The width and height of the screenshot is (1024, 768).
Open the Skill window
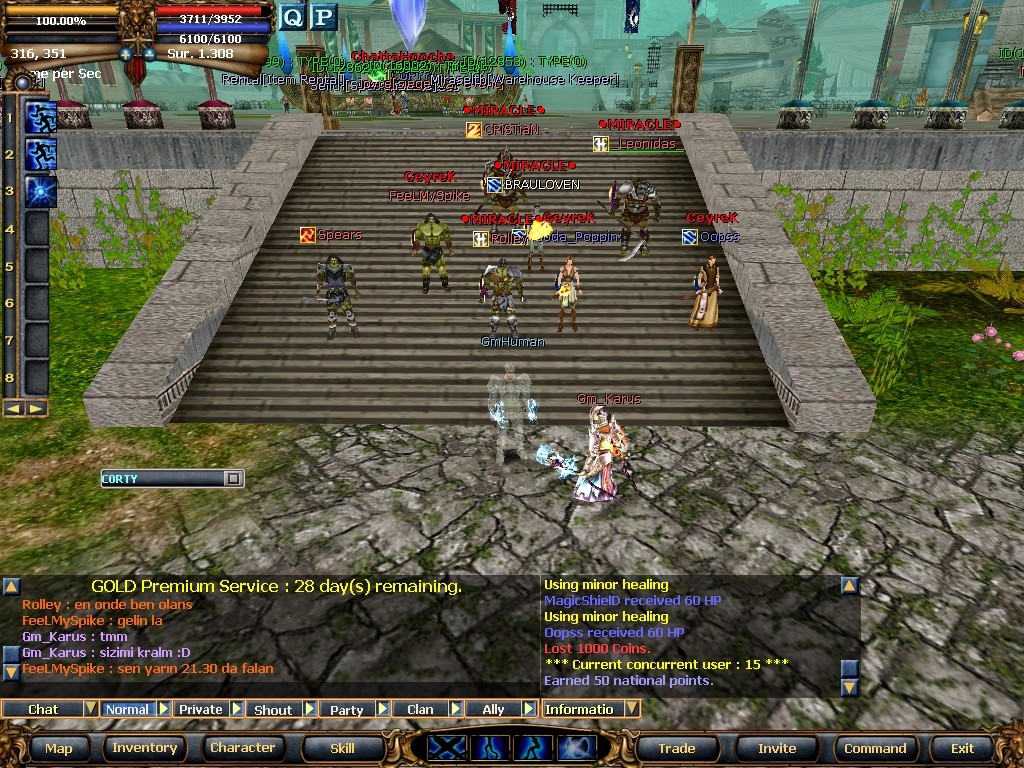pos(342,748)
